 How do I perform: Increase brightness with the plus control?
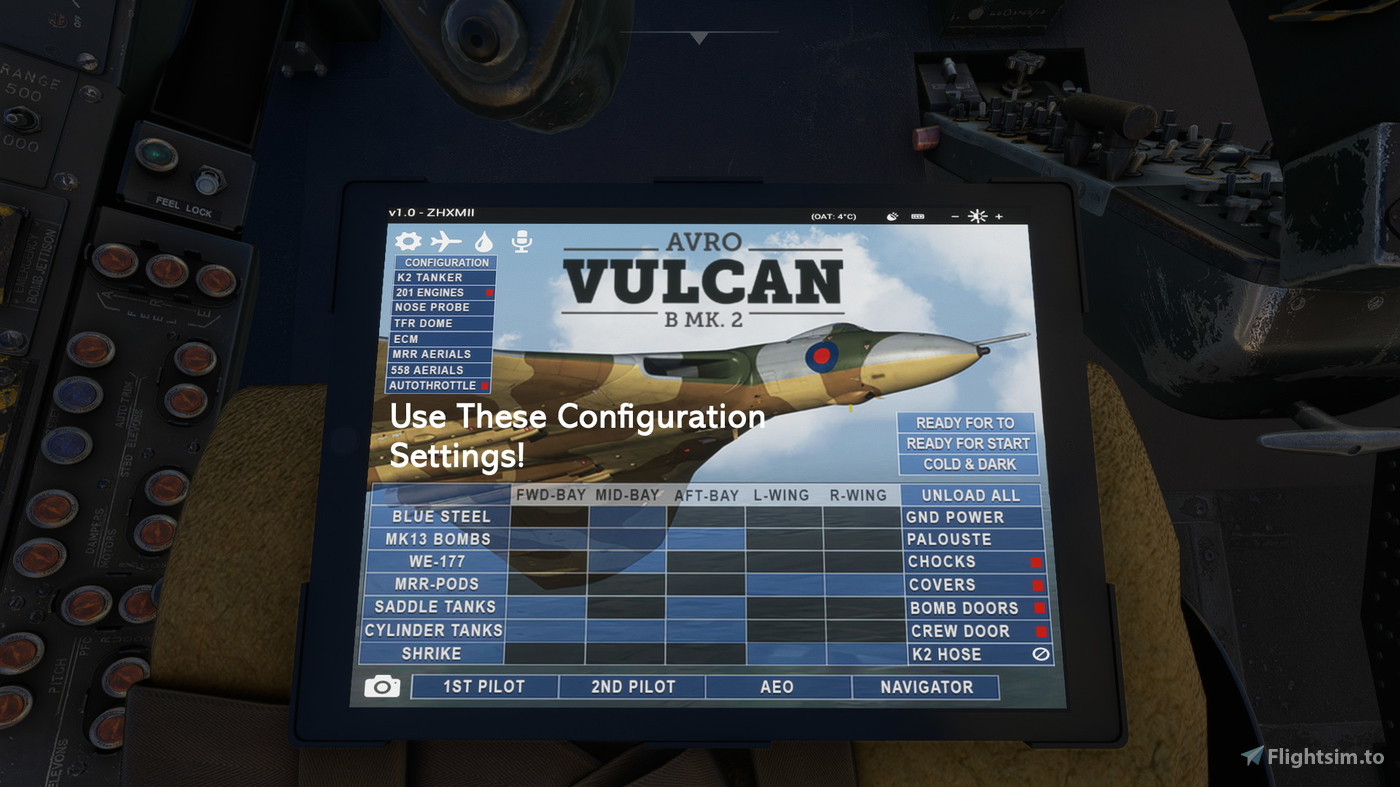(997, 216)
